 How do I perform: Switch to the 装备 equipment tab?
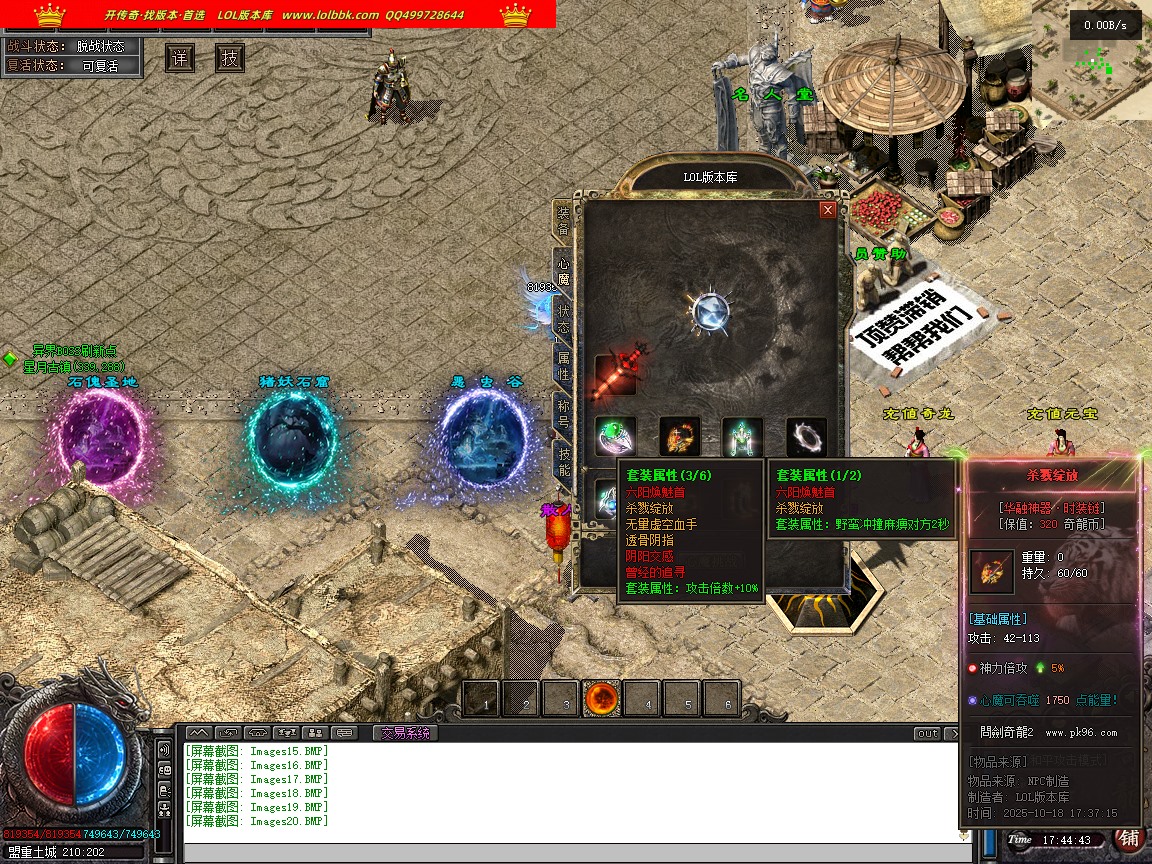pyautogui.click(x=563, y=222)
